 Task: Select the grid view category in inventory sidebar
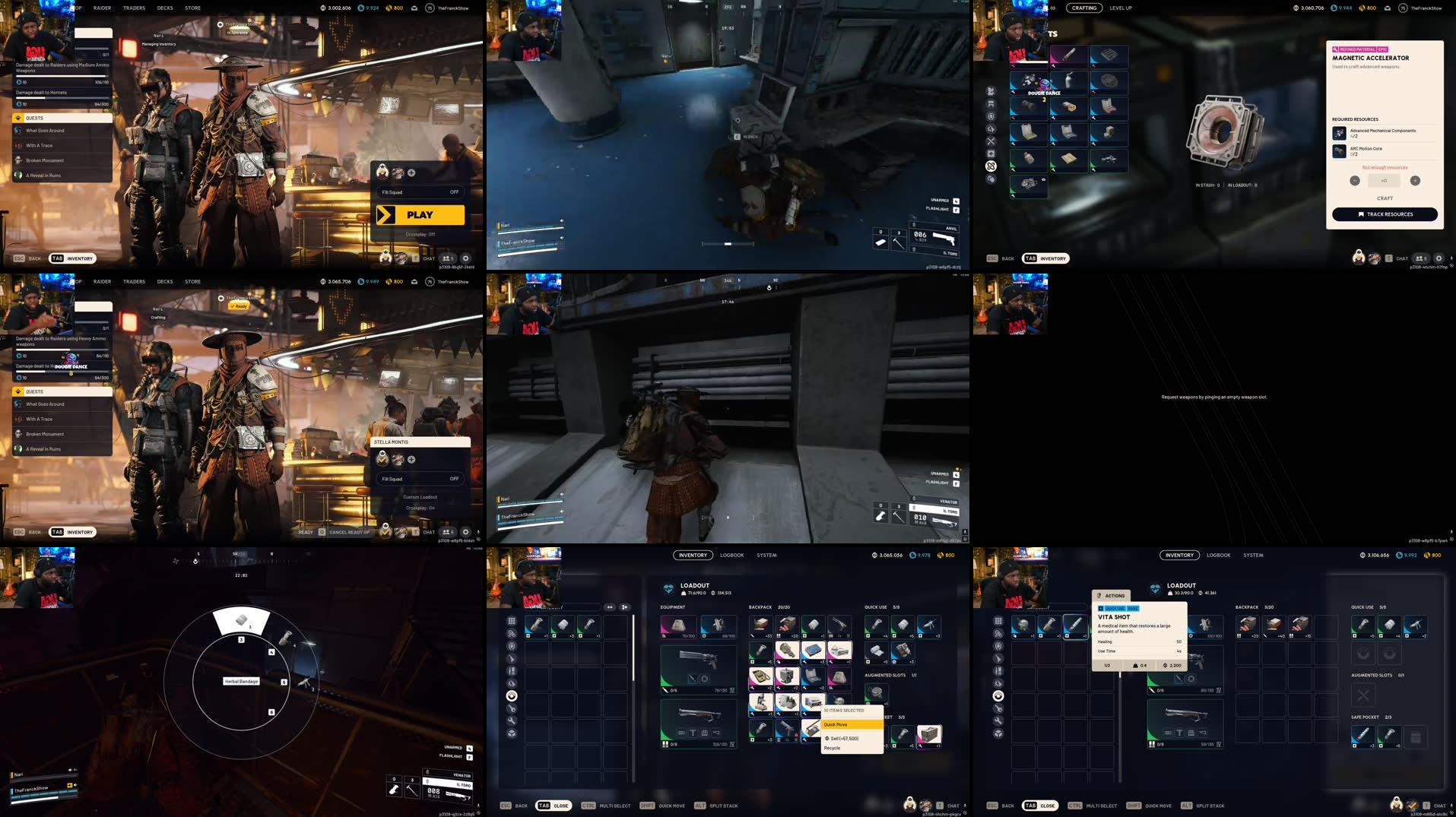(x=511, y=620)
